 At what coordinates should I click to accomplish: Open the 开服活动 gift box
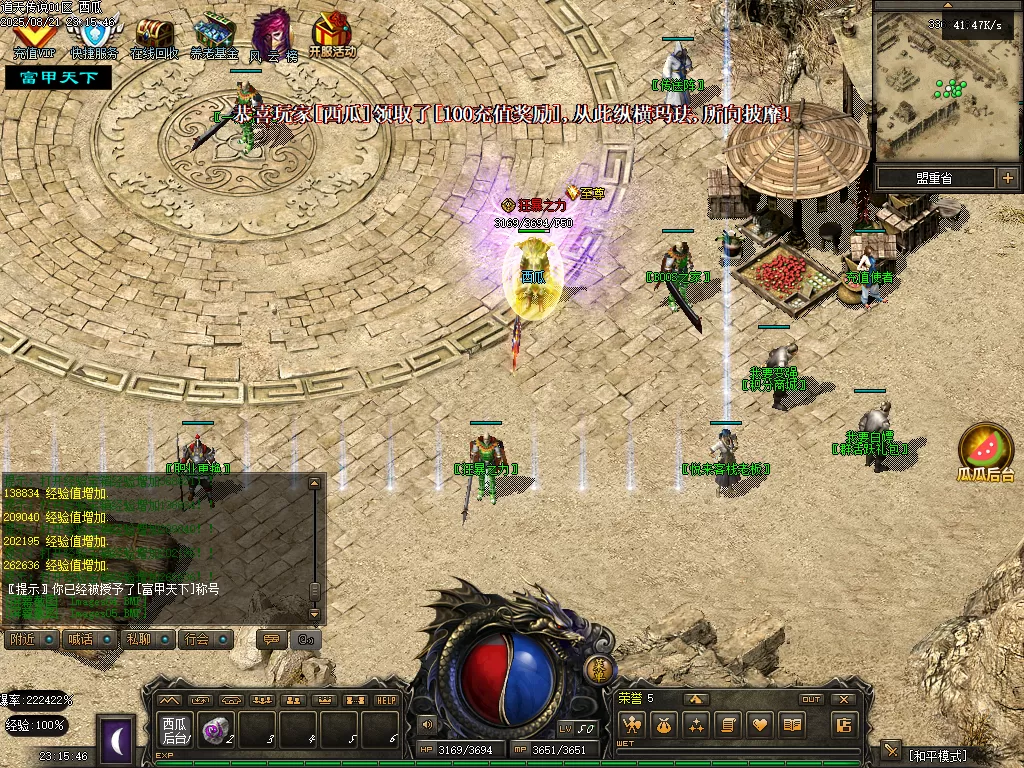(x=332, y=34)
